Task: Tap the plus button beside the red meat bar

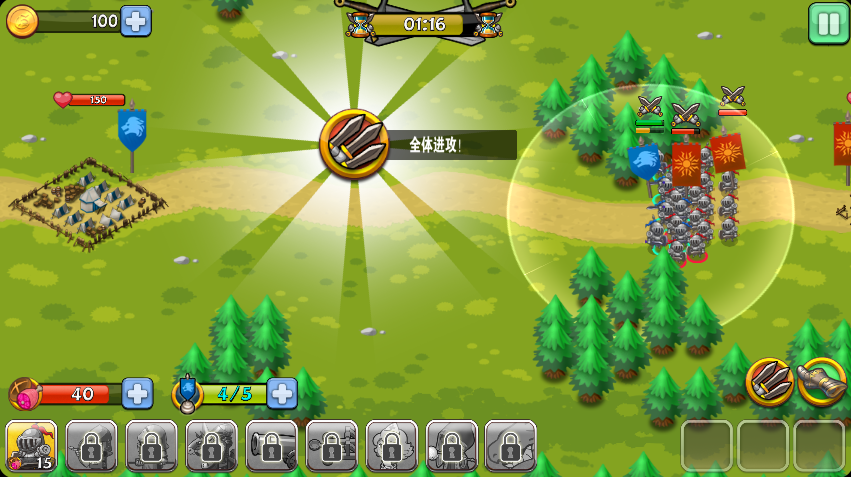Action: tap(137, 393)
